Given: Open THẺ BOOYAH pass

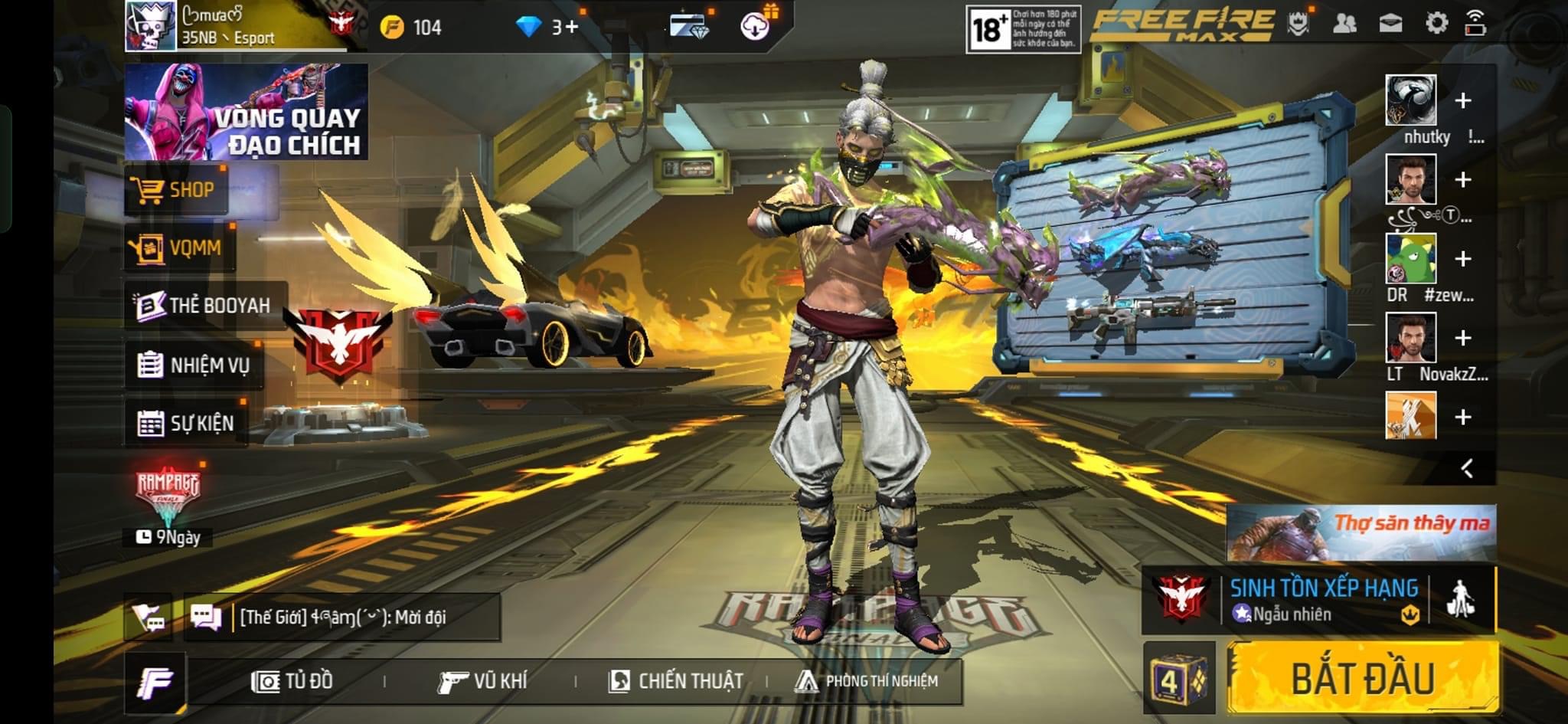Looking at the screenshot, I should (205, 305).
